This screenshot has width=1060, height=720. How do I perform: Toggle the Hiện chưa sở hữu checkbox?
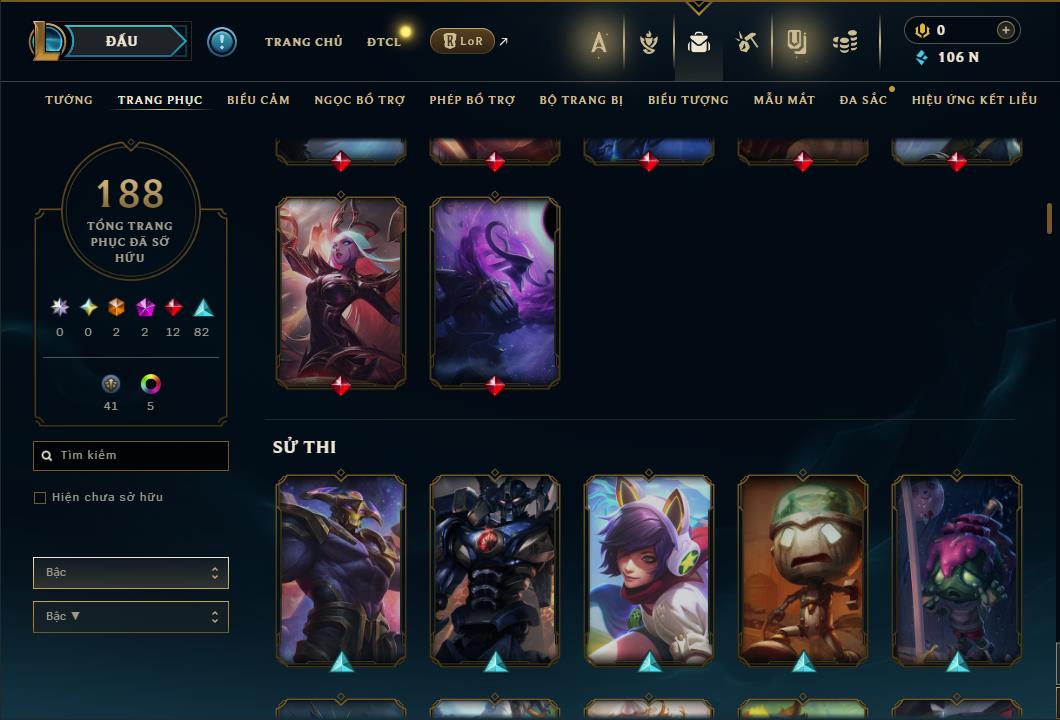point(40,498)
